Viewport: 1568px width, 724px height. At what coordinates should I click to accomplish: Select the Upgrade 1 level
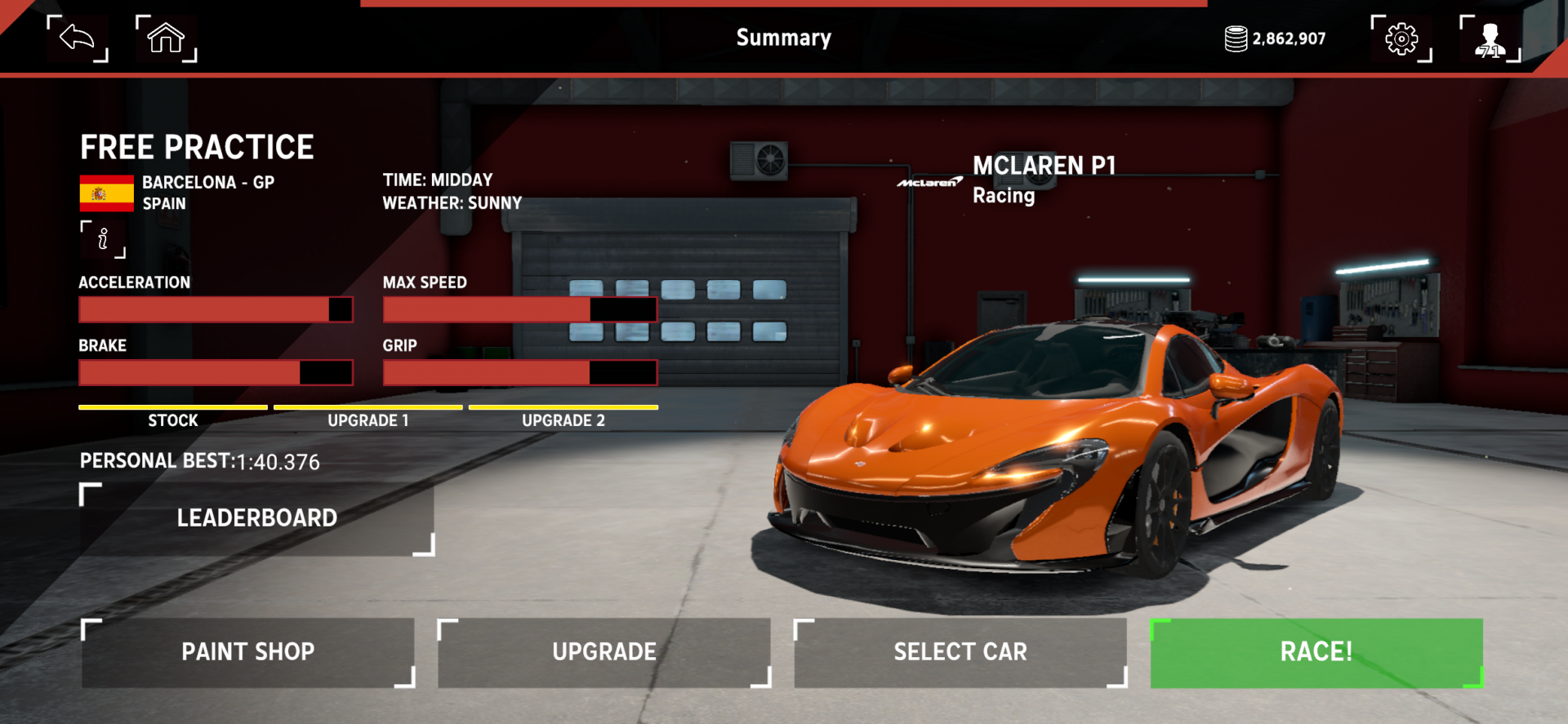[368, 416]
